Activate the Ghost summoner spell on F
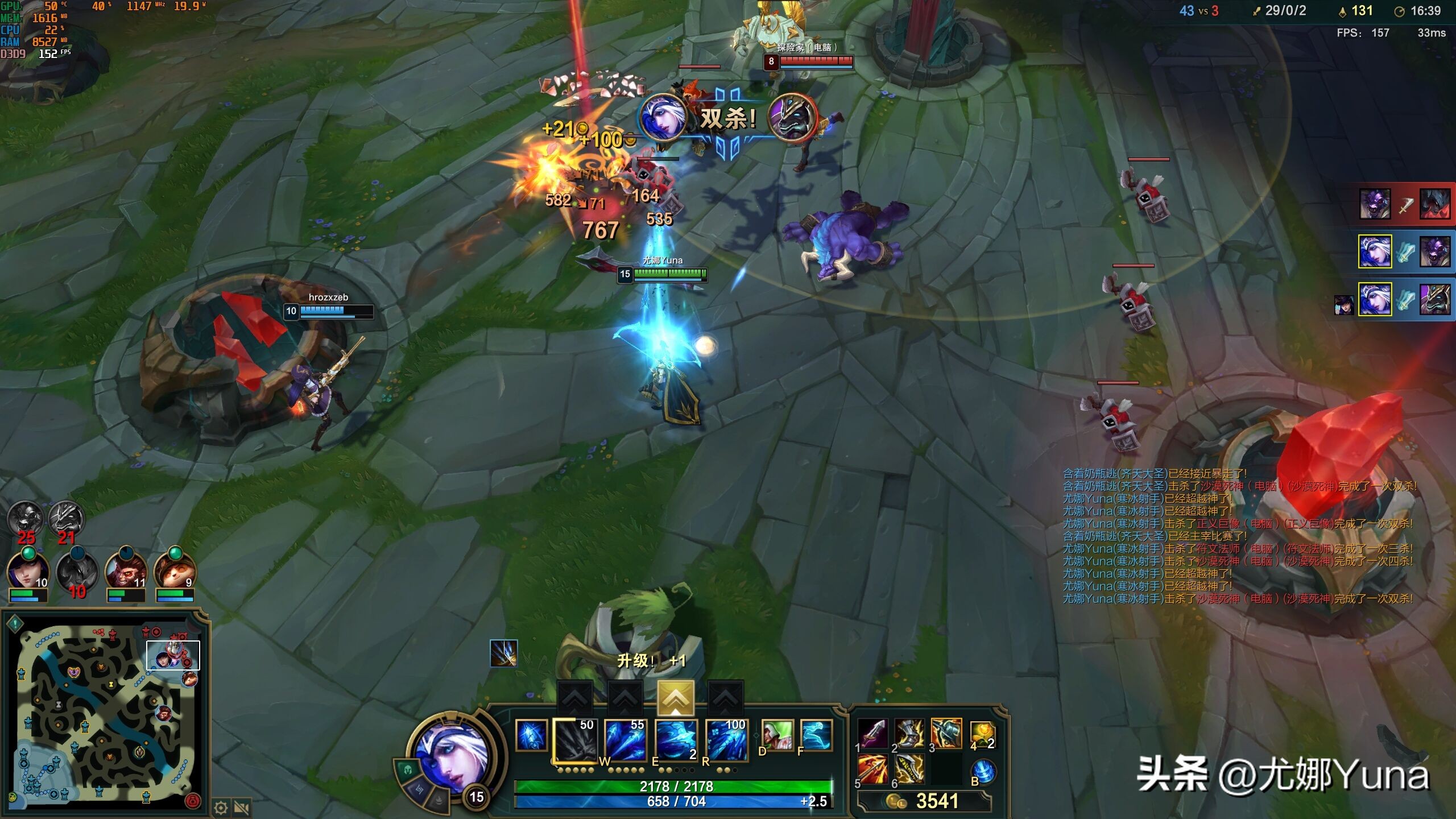The height and width of the screenshot is (819, 1456). pyautogui.click(x=816, y=735)
